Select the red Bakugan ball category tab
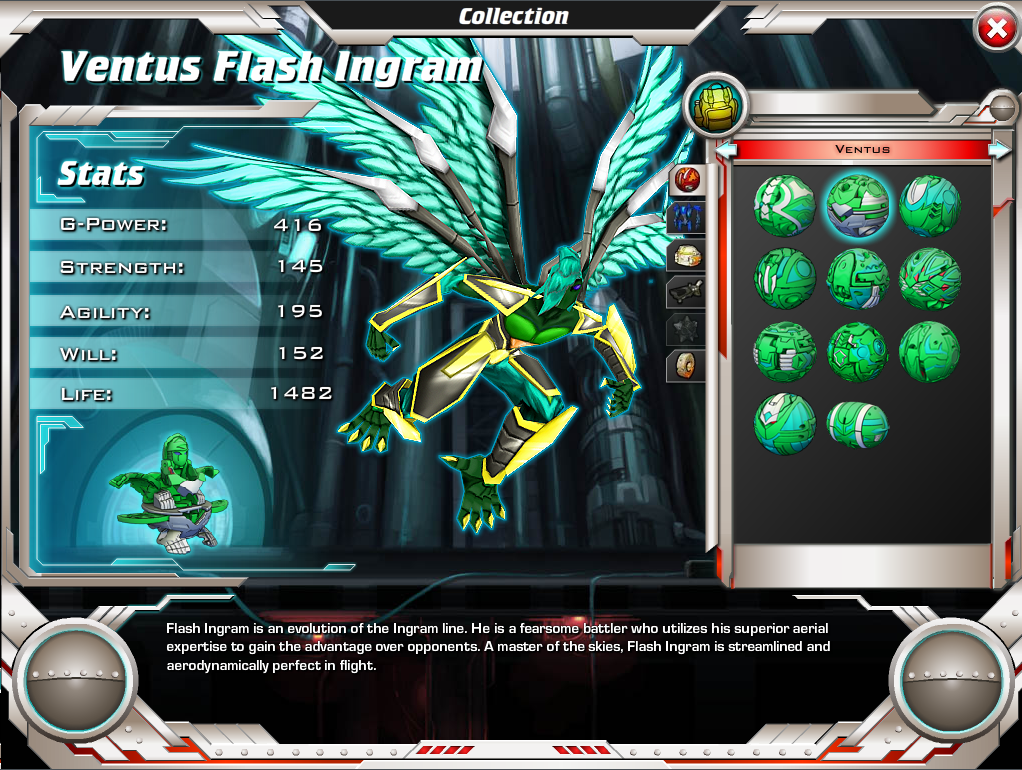This screenshot has height=770, width=1022. (x=687, y=181)
